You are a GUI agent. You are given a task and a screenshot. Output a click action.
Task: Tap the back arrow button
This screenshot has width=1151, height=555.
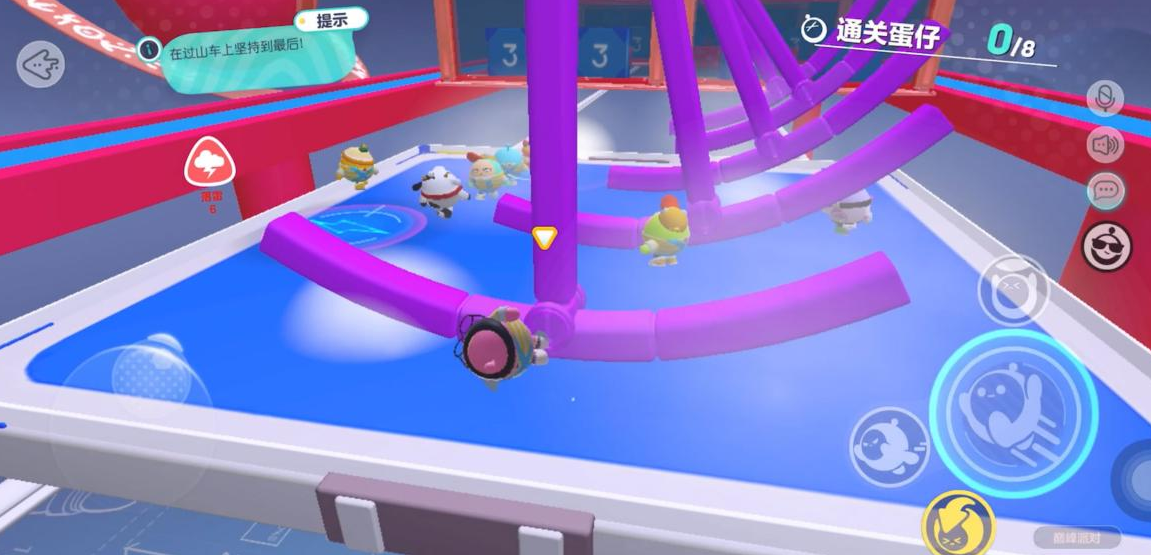pos(40,63)
